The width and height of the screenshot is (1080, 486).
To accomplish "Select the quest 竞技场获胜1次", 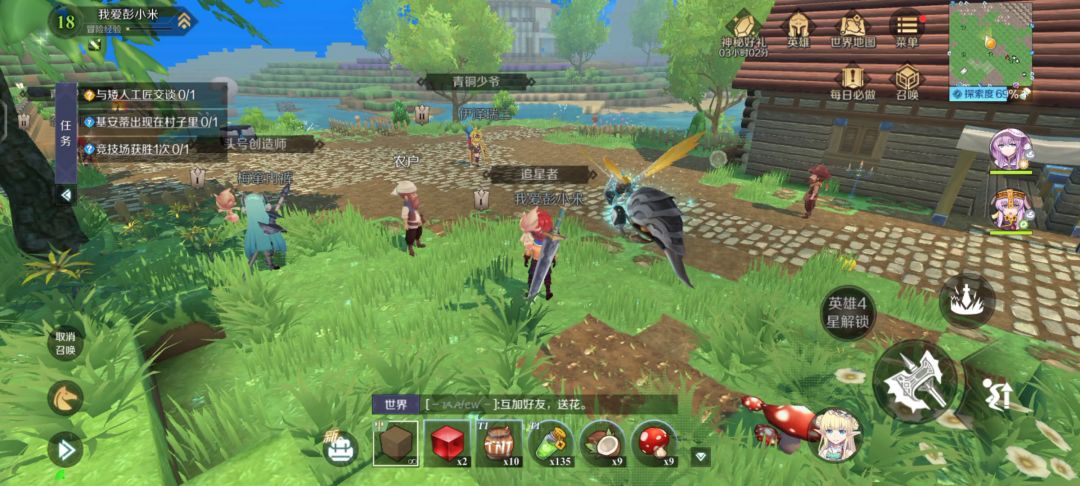I will [x=136, y=149].
